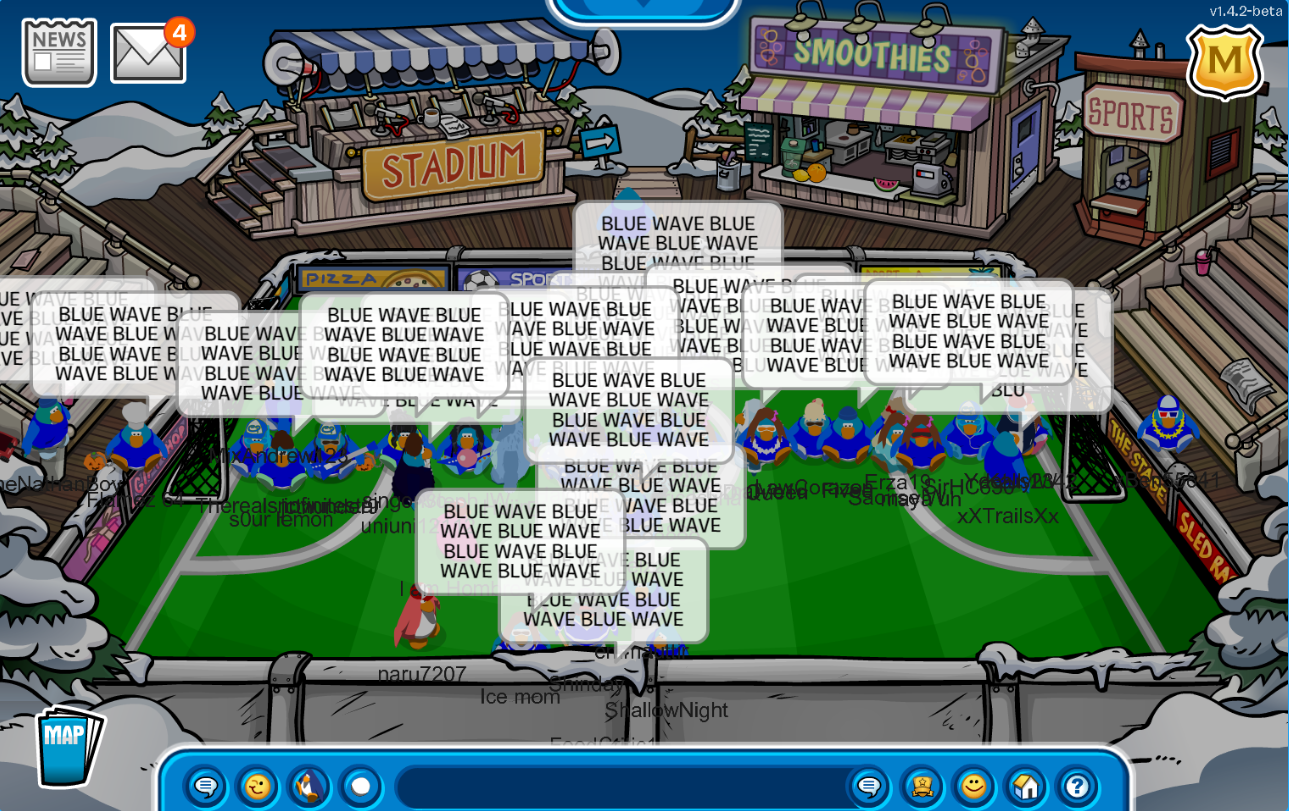Select the snowball throw button
Screen dimensions: 1289x811
coord(361,787)
